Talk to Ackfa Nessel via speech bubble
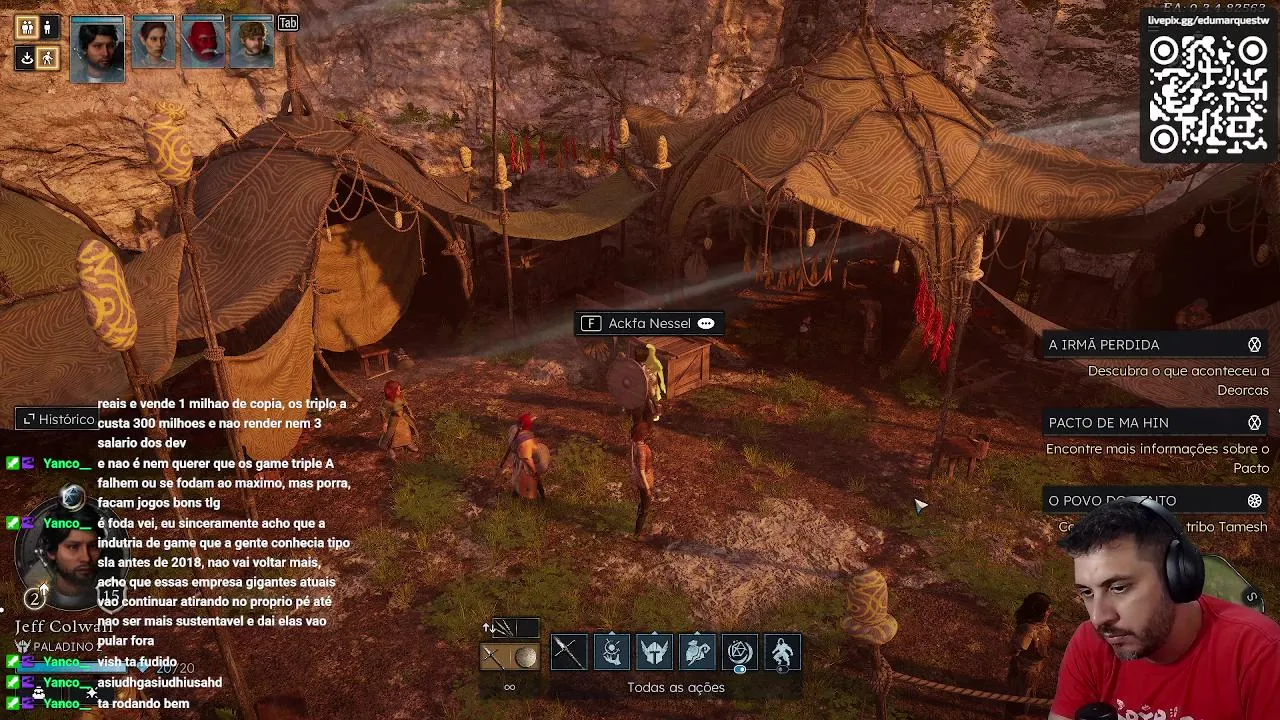1280x720 pixels. pyautogui.click(x=706, y=324)
